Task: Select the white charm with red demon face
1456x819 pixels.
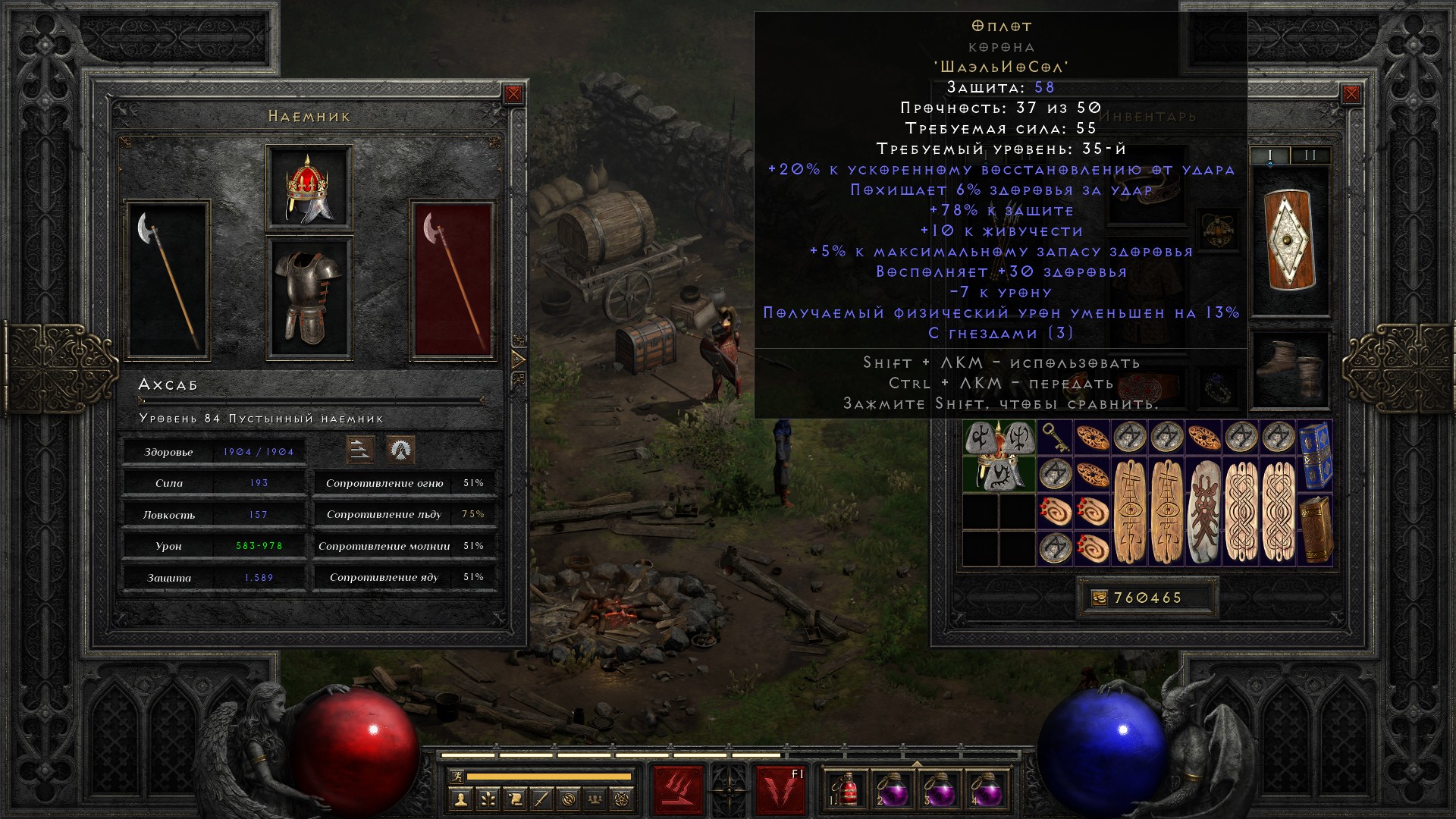Action: click(1203, 512)
